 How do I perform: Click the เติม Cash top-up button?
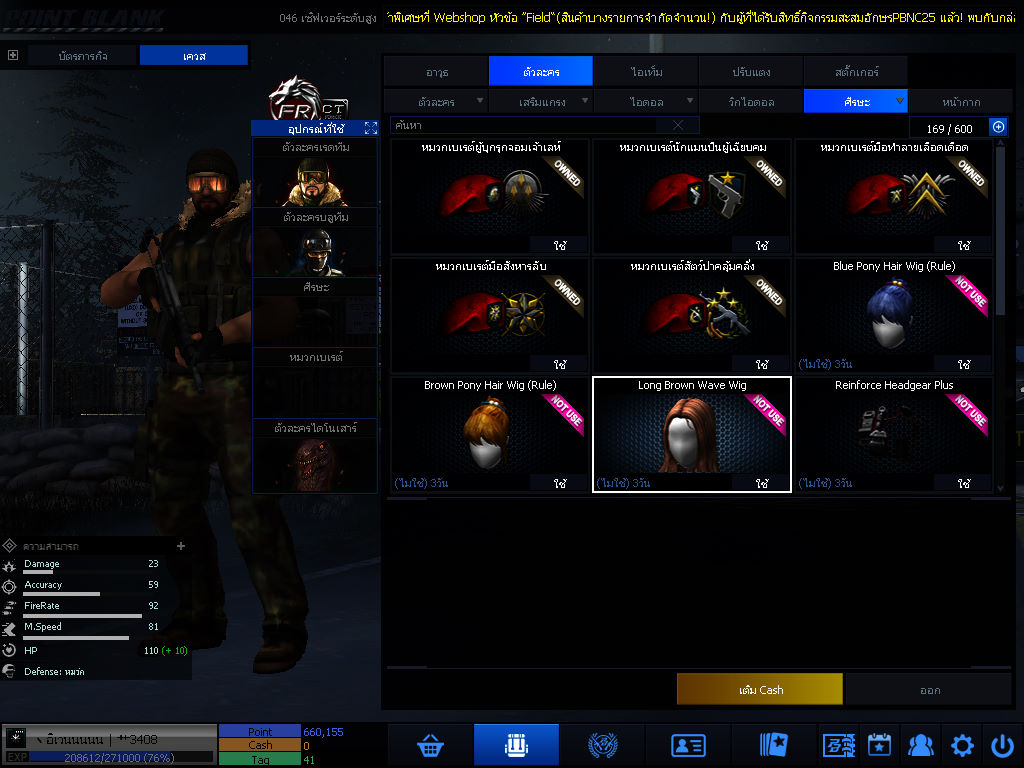pyautogui.click(x=759, y=690)
